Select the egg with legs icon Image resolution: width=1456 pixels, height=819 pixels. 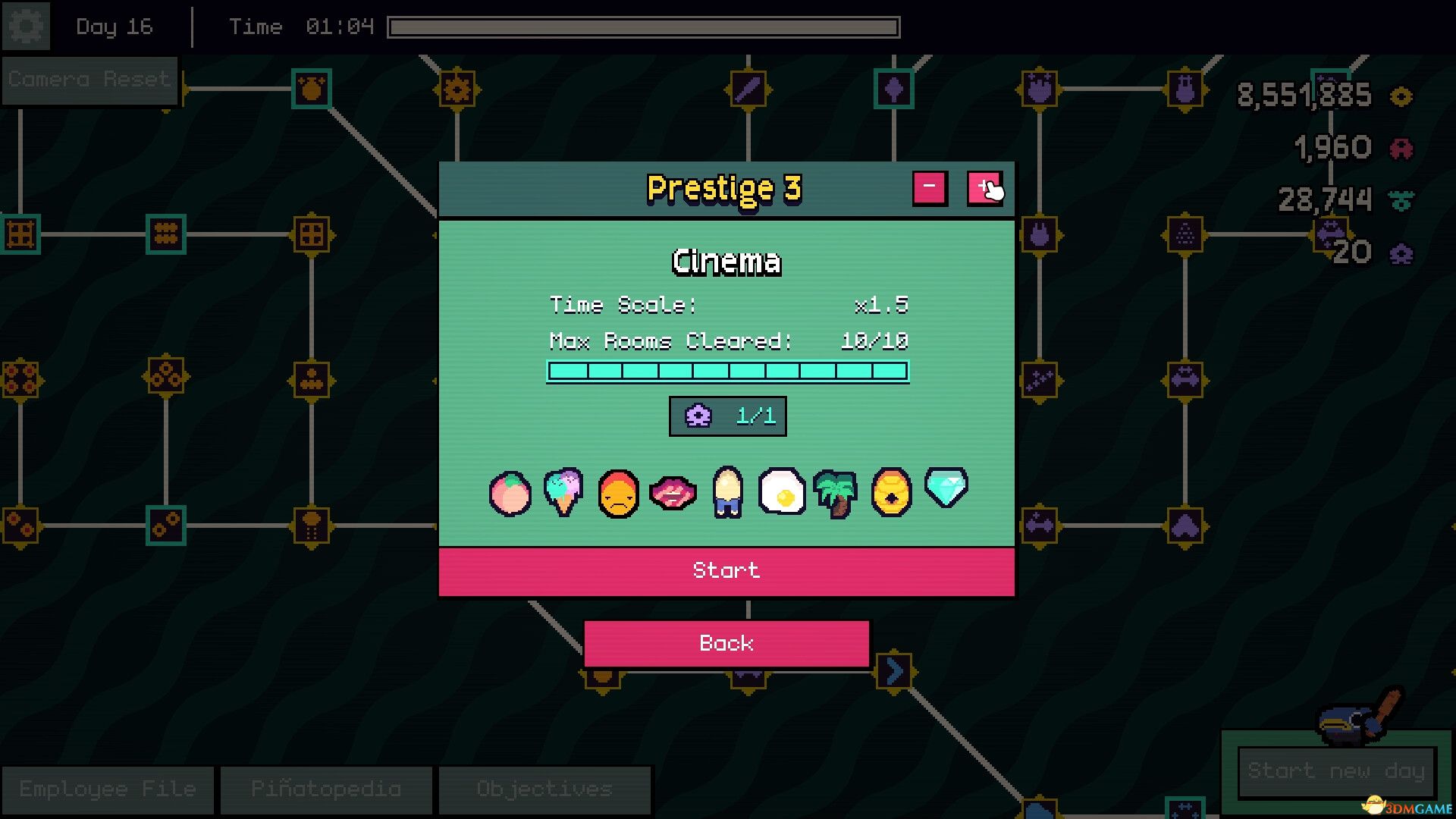[x=727, y=492]
